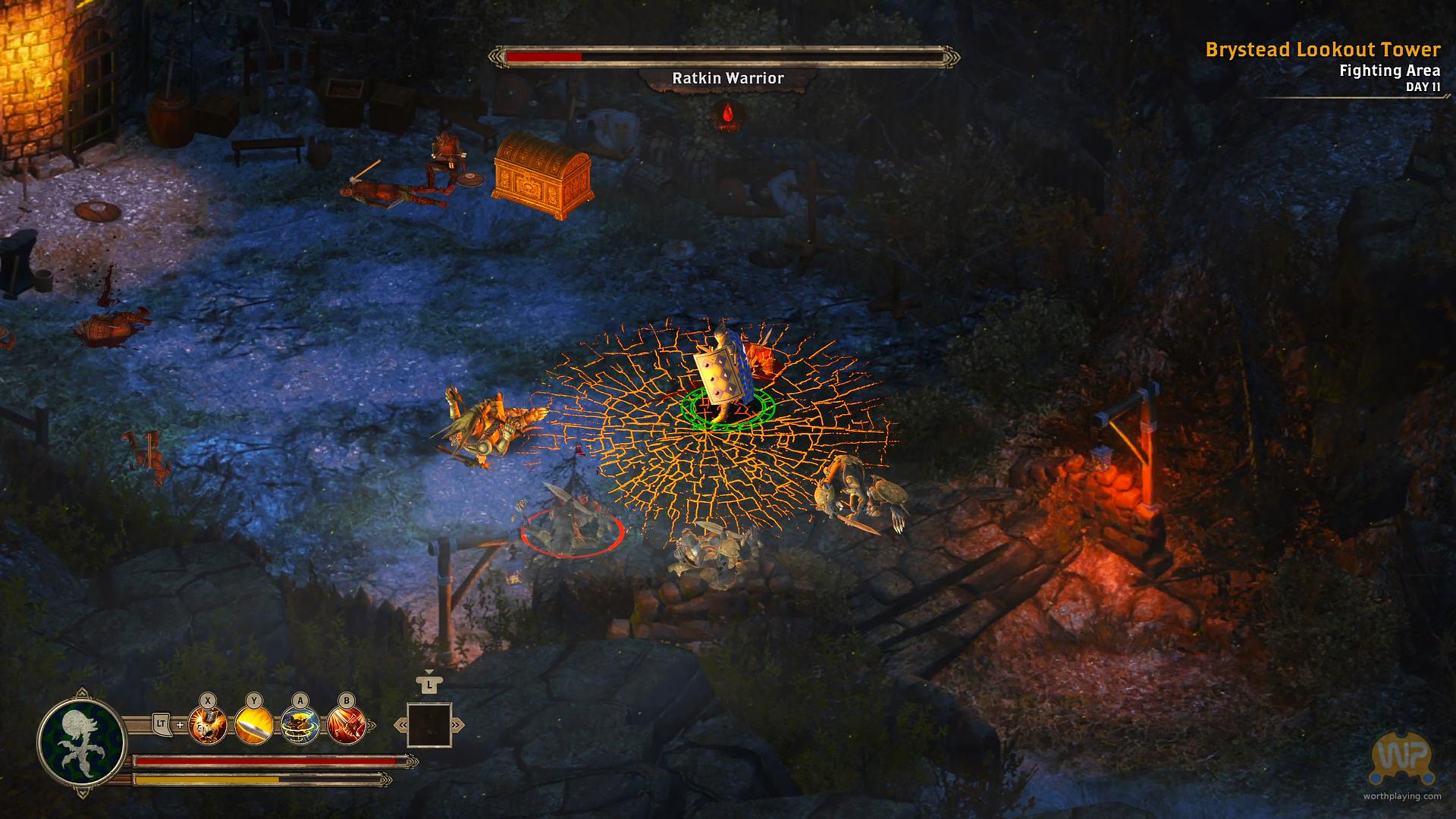The height and width of the screenshot is (819, 1456).
Task: Cycle quick item slot to the previous item
Action: coord(400,726)
